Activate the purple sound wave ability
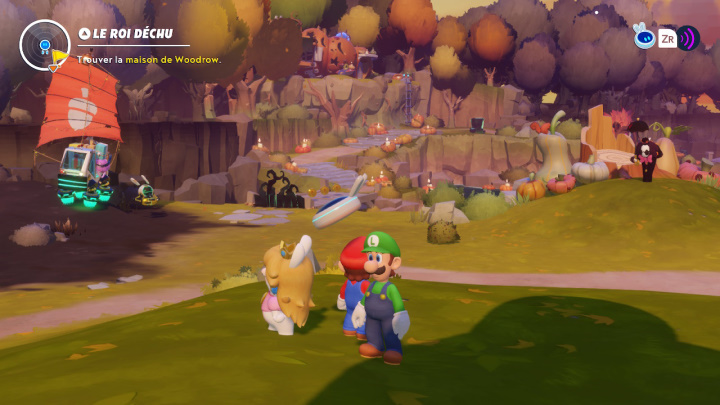Screen dimensions: 720x405 click(688, 39)
